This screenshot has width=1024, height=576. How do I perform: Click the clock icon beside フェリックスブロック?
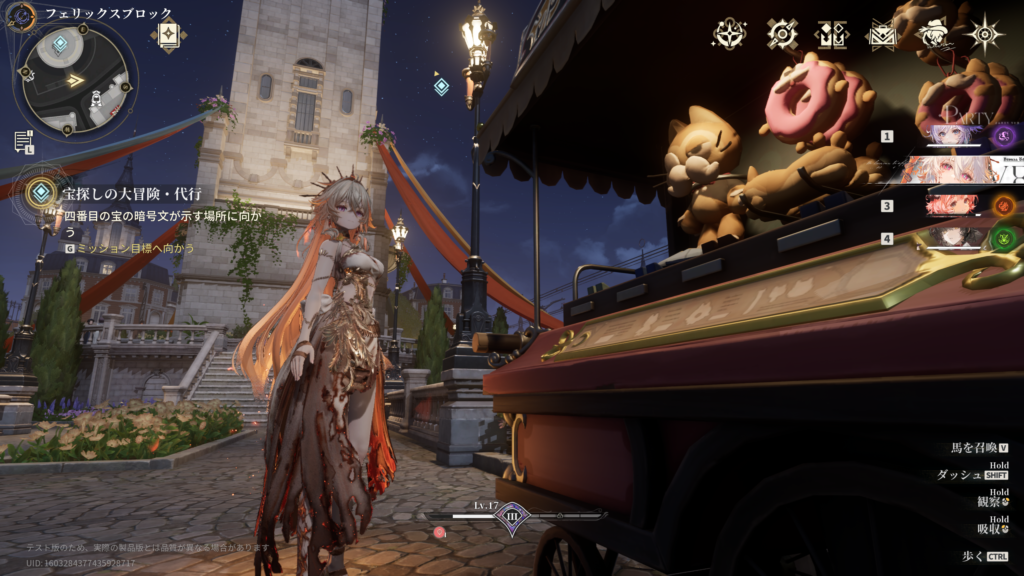coord(21,14)
